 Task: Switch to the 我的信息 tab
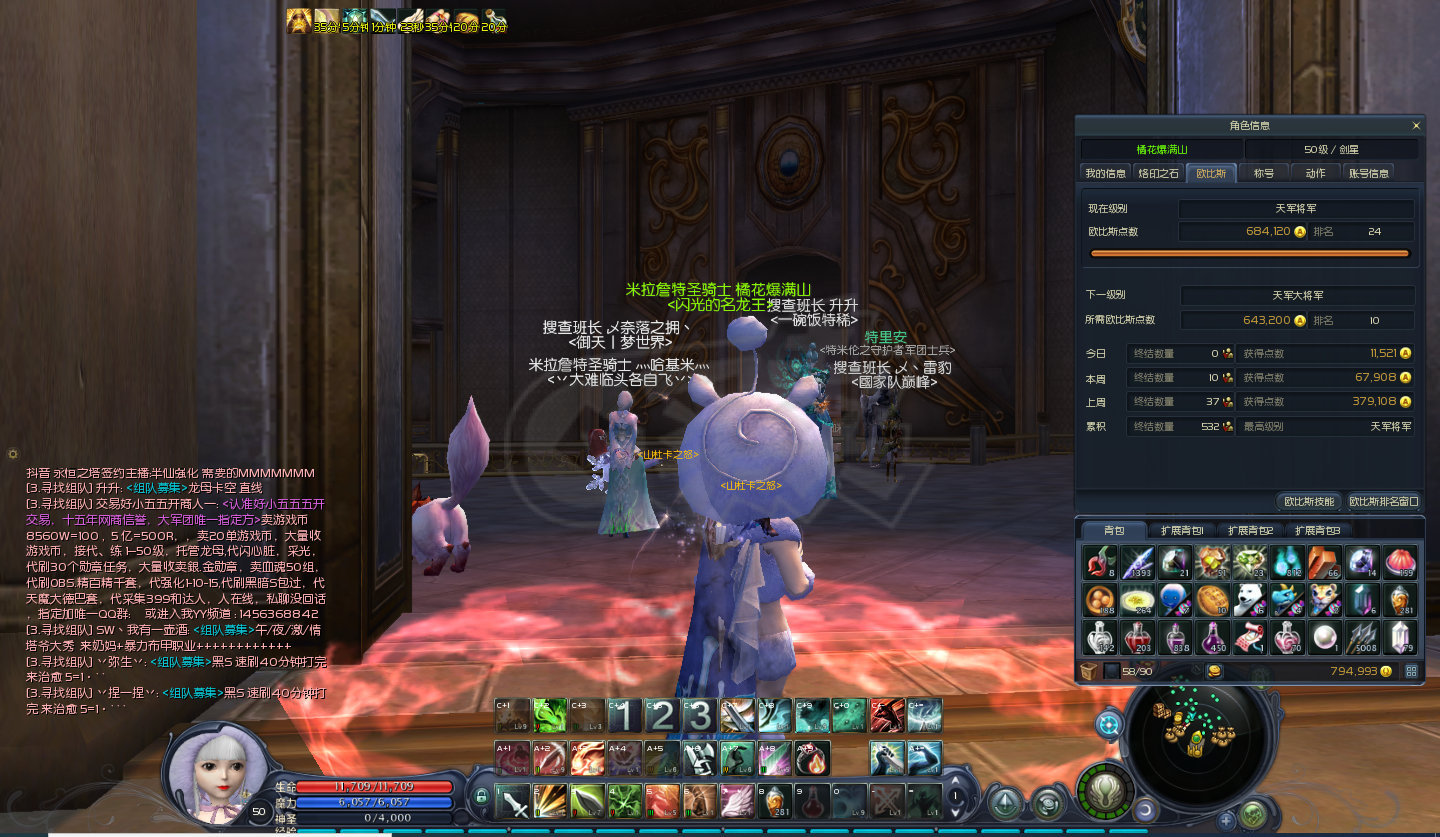click(x=1105, y=173)
